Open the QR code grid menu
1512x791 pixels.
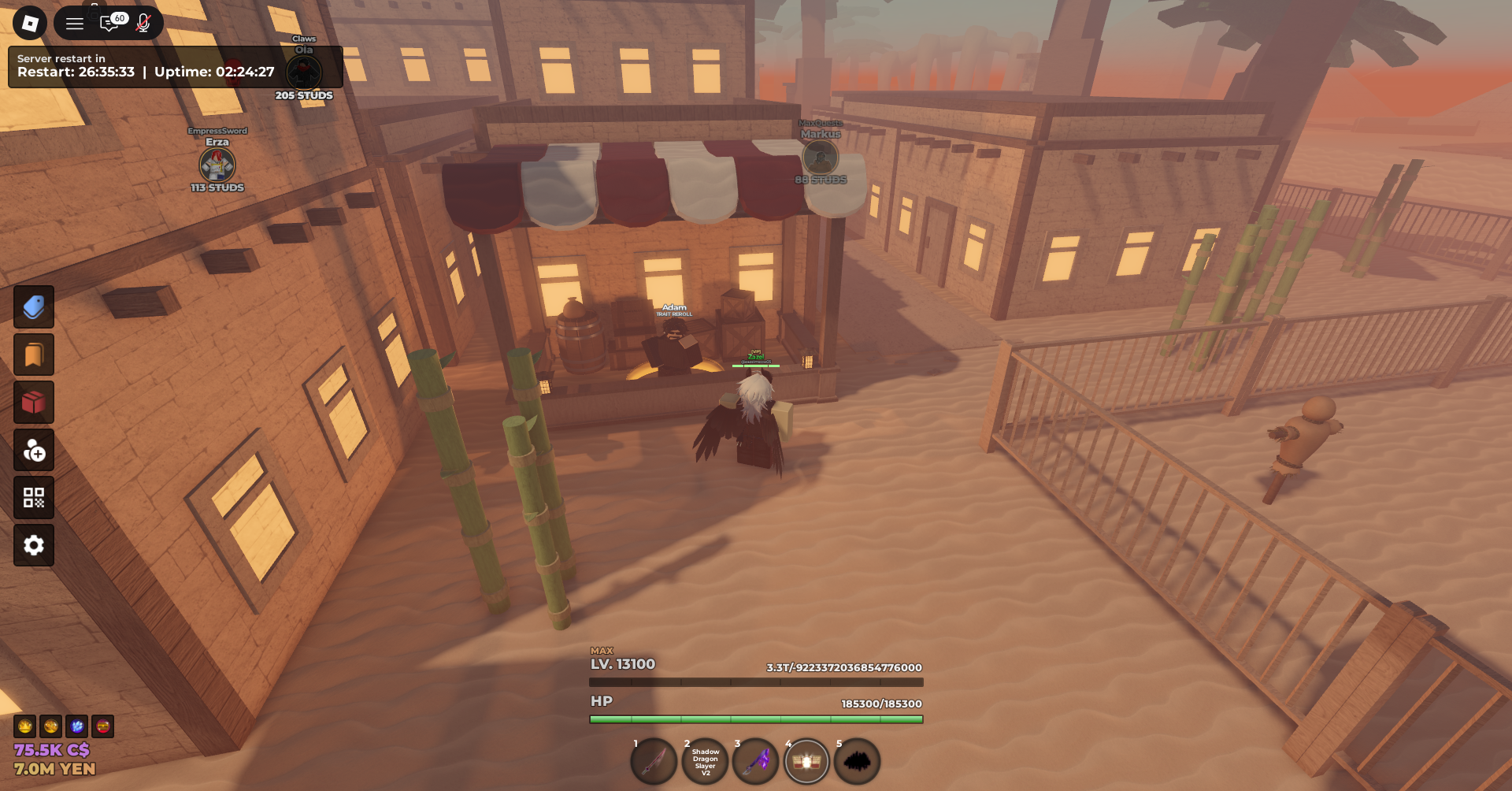click(34, 498)
